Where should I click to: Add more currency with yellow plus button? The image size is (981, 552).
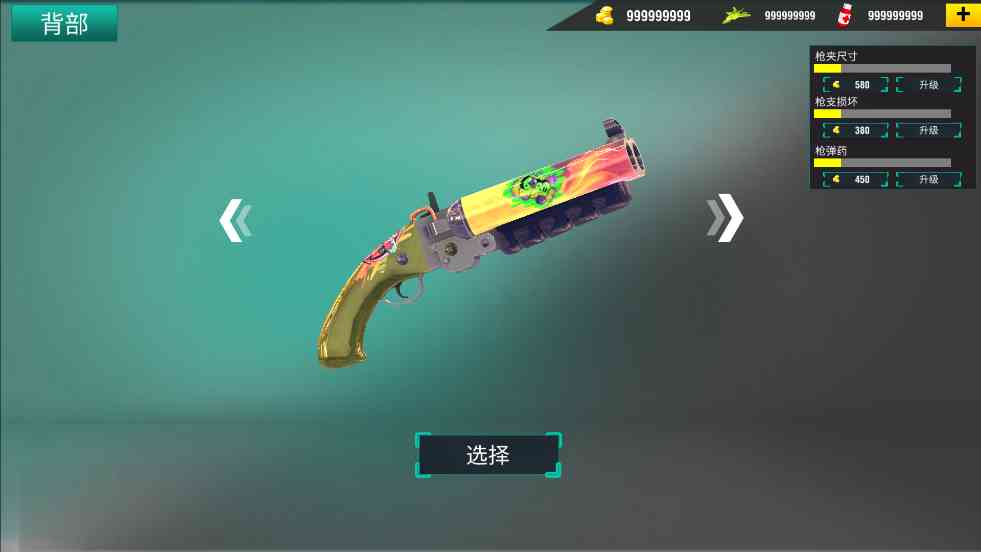(962, 15)
